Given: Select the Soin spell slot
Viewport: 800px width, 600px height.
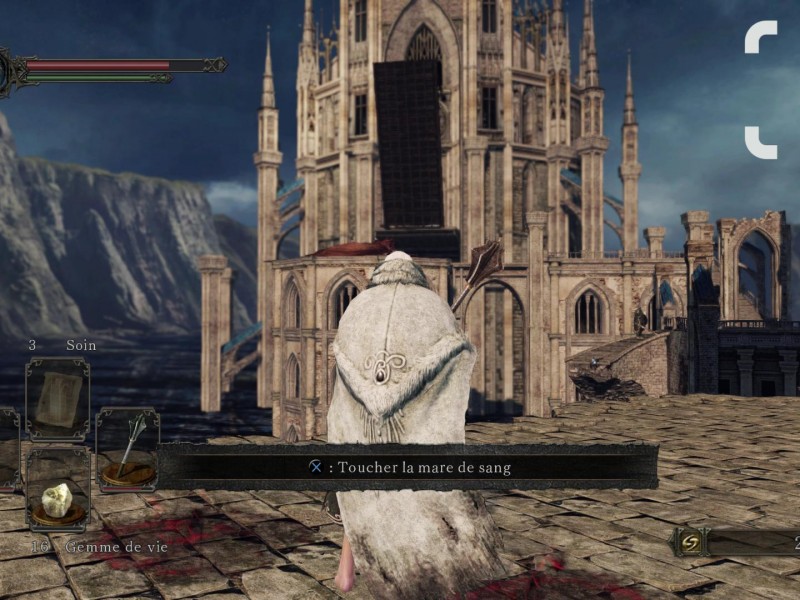Looking at the screenshot, I should click(57, 399).
